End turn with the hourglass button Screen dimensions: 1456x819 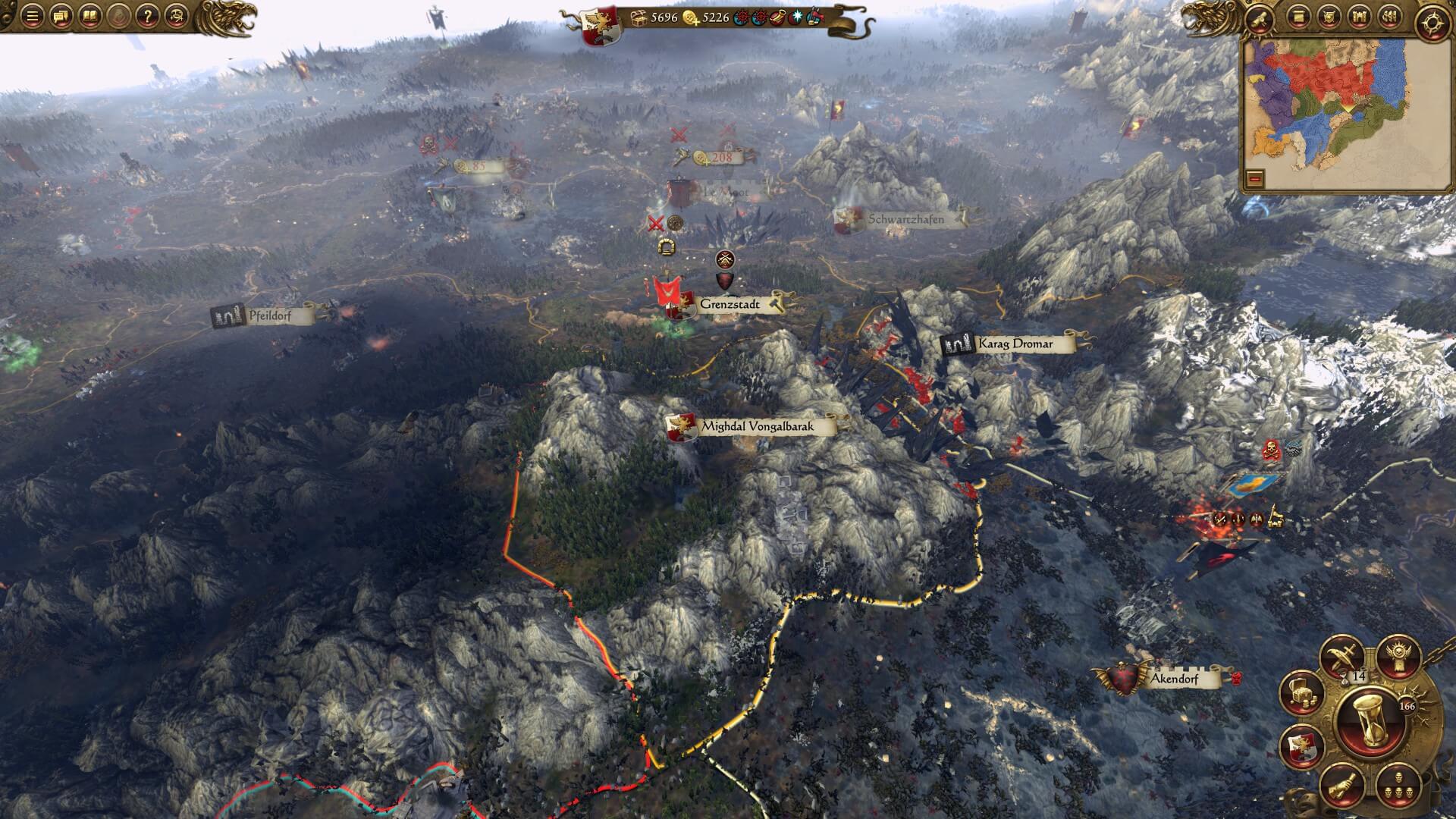pyautogui.click(x=1370, y=728)
